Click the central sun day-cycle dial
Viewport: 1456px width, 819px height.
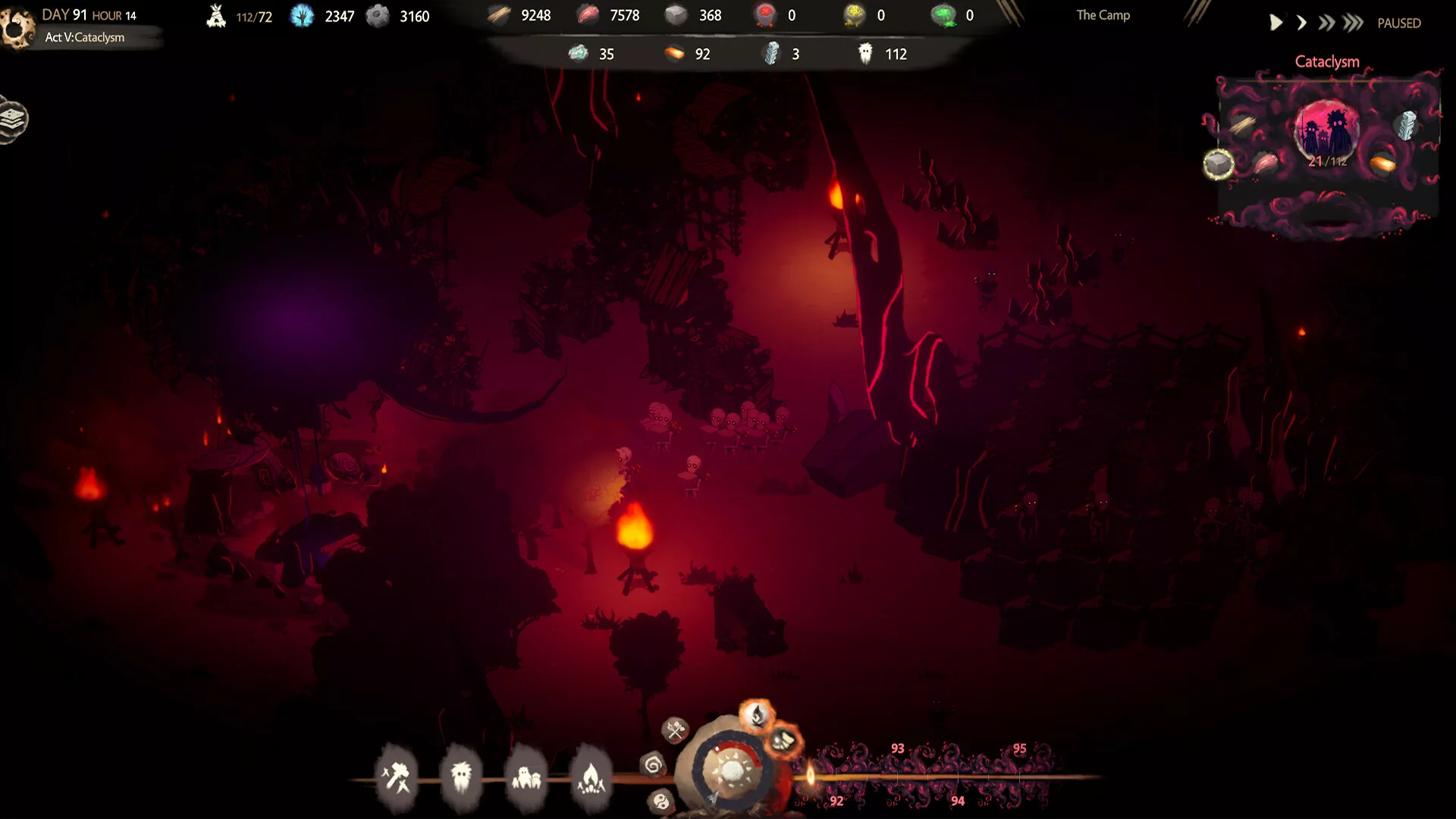click(731, 771)
